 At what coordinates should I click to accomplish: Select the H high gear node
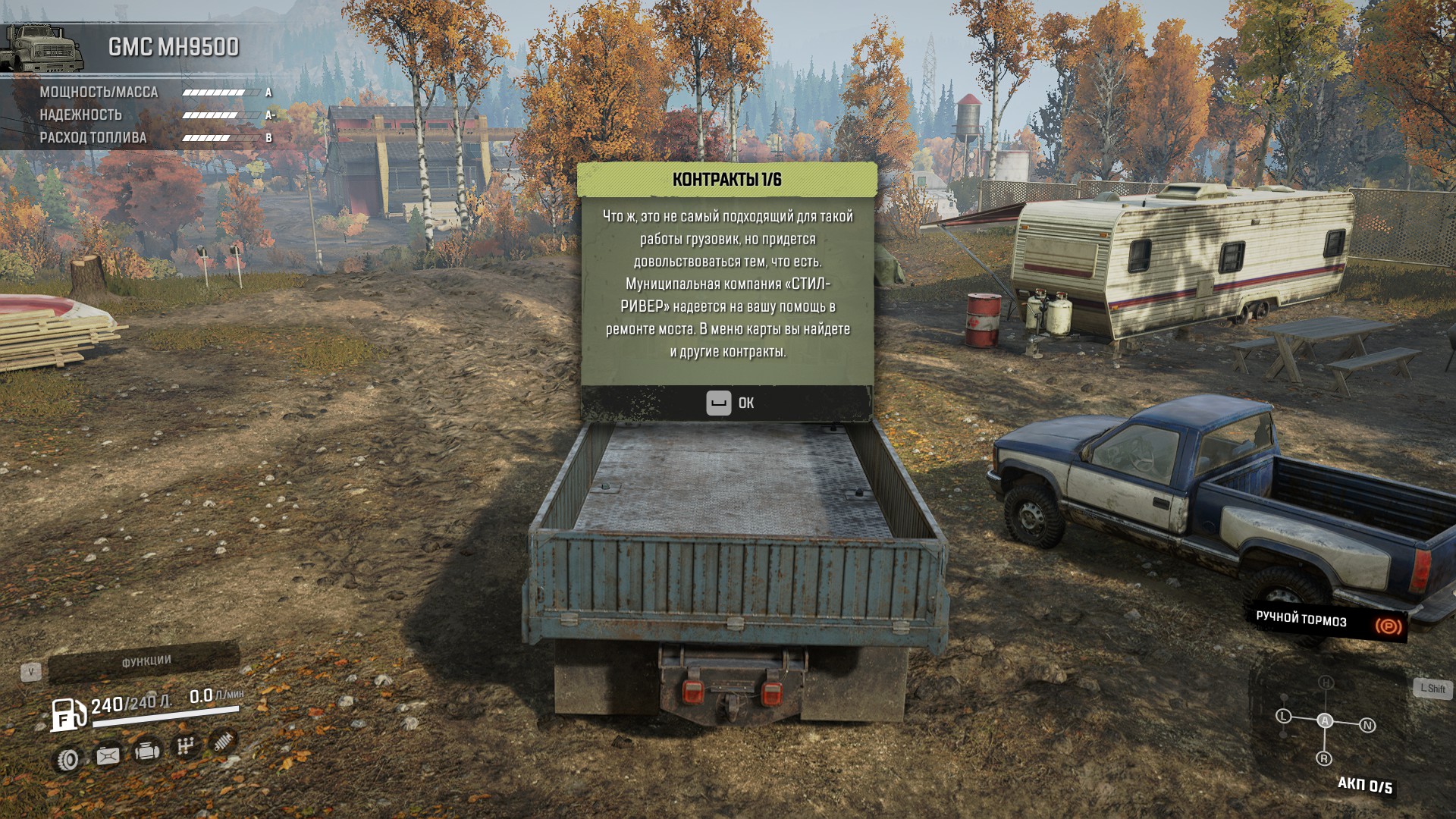pyautogui.click(x=1326, y=682)
